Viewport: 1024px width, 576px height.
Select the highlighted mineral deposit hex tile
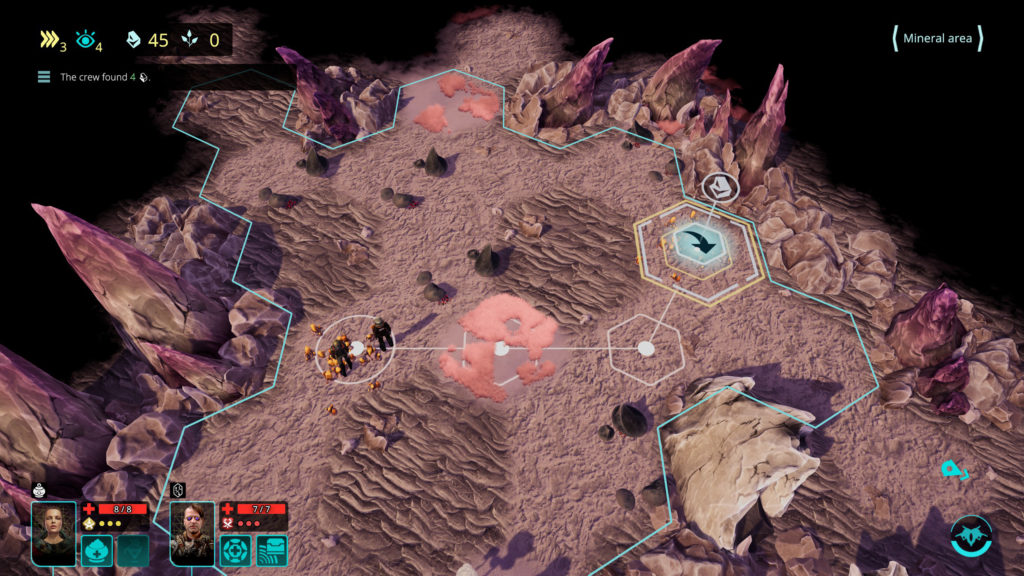[x=701, y=243]
